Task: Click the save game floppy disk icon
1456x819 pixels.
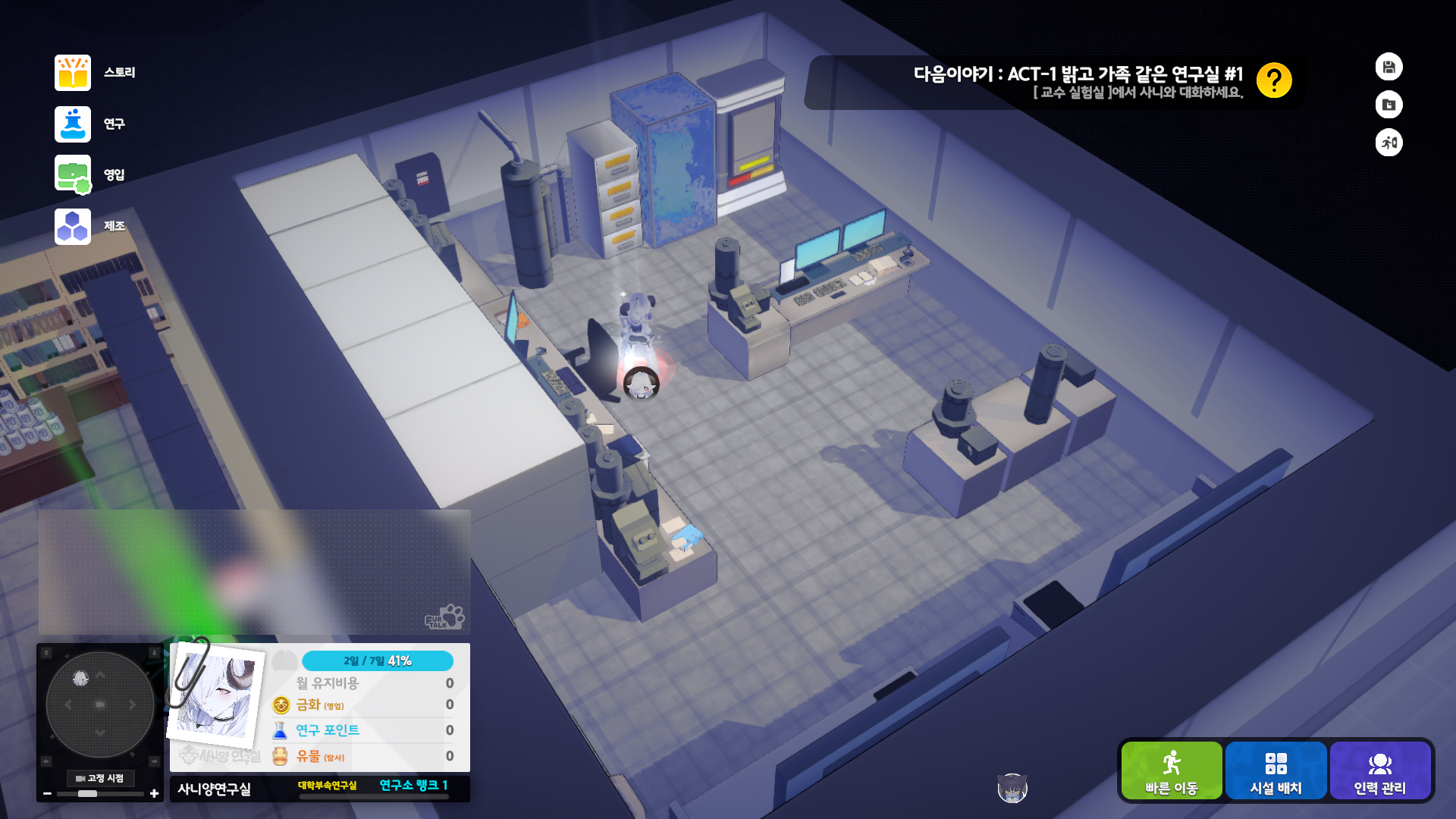Action: pos(1389,67)
